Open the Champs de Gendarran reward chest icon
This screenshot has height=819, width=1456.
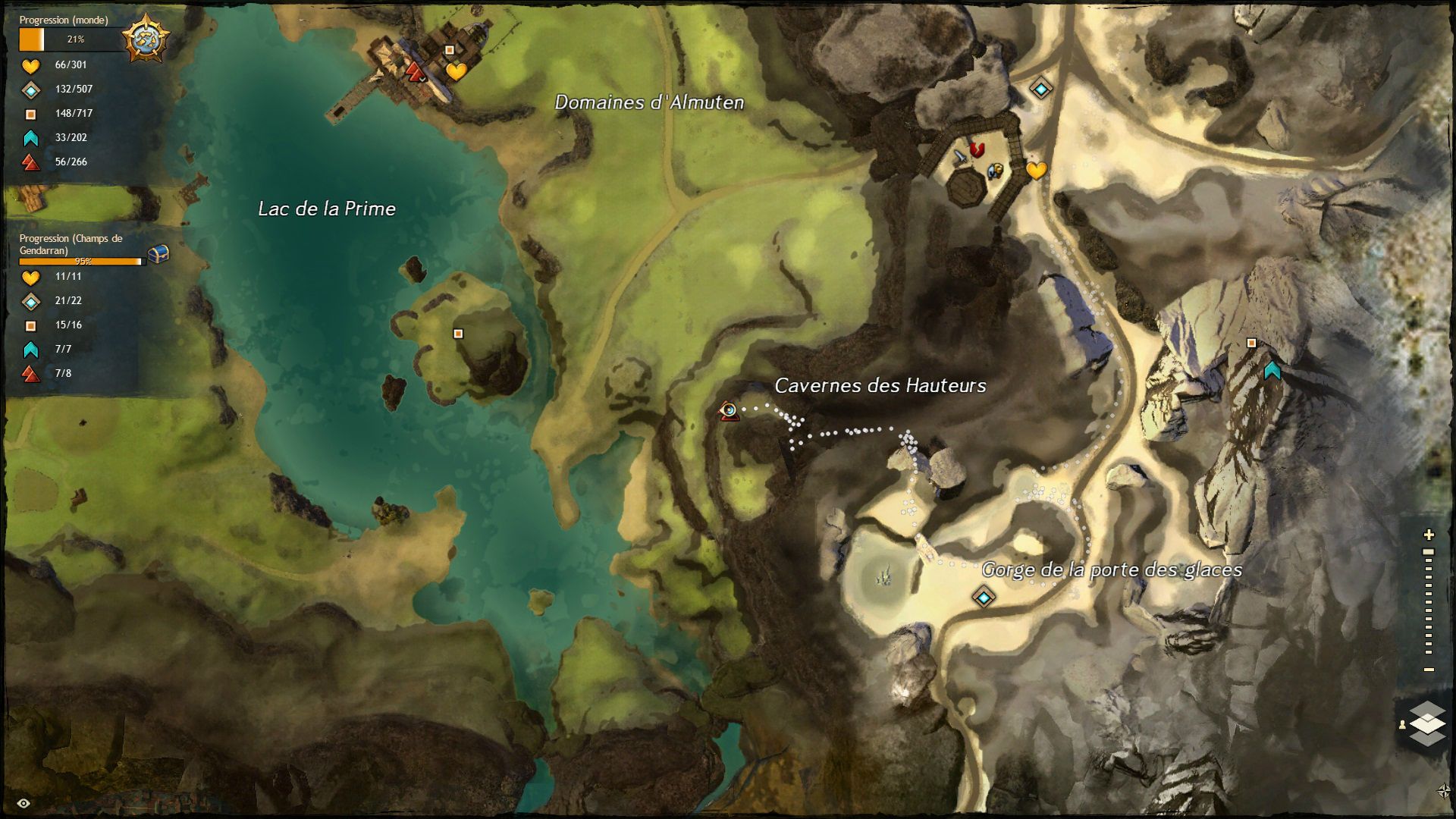pos(157,253)
